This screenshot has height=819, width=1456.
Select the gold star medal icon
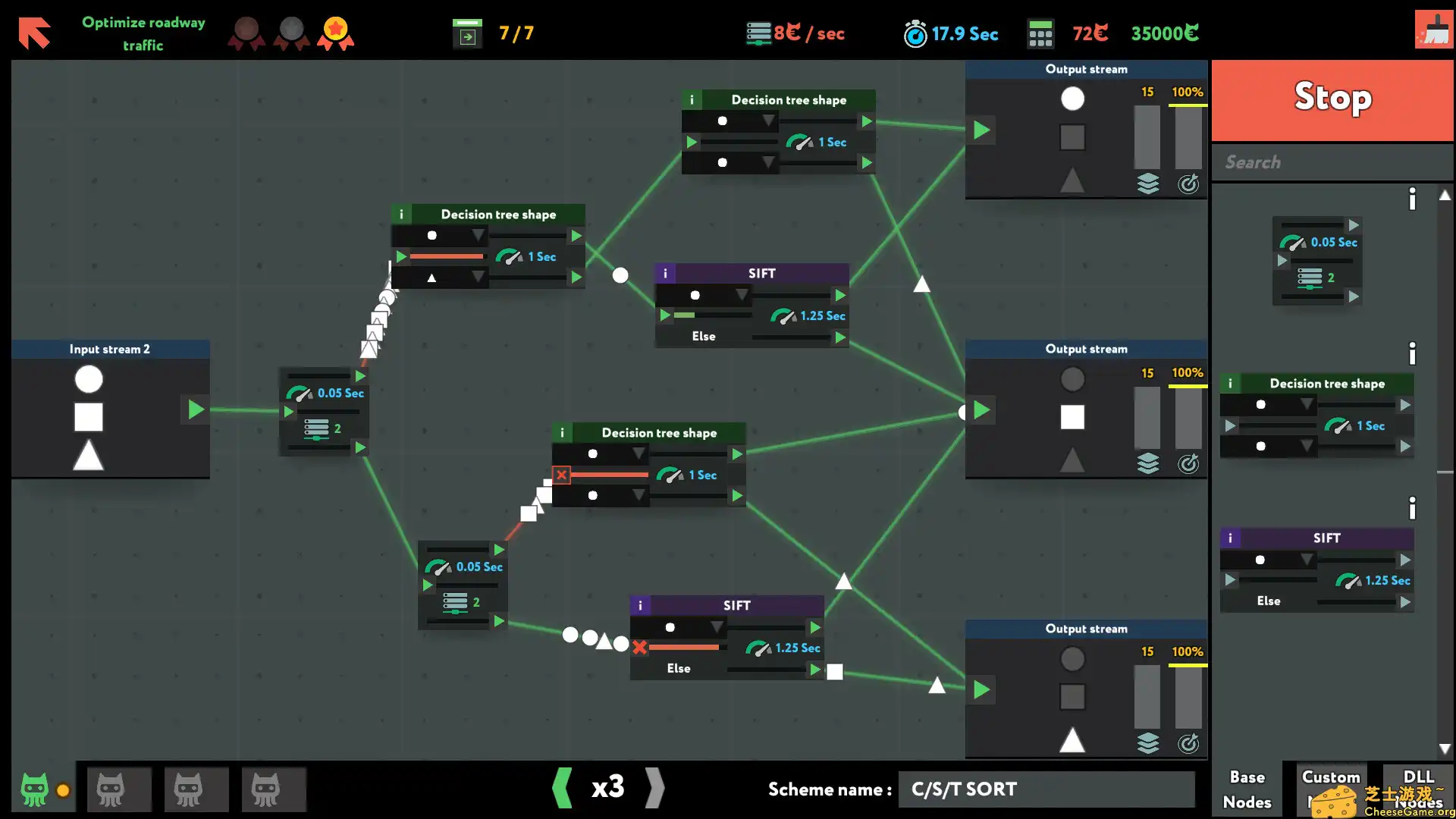336,32
